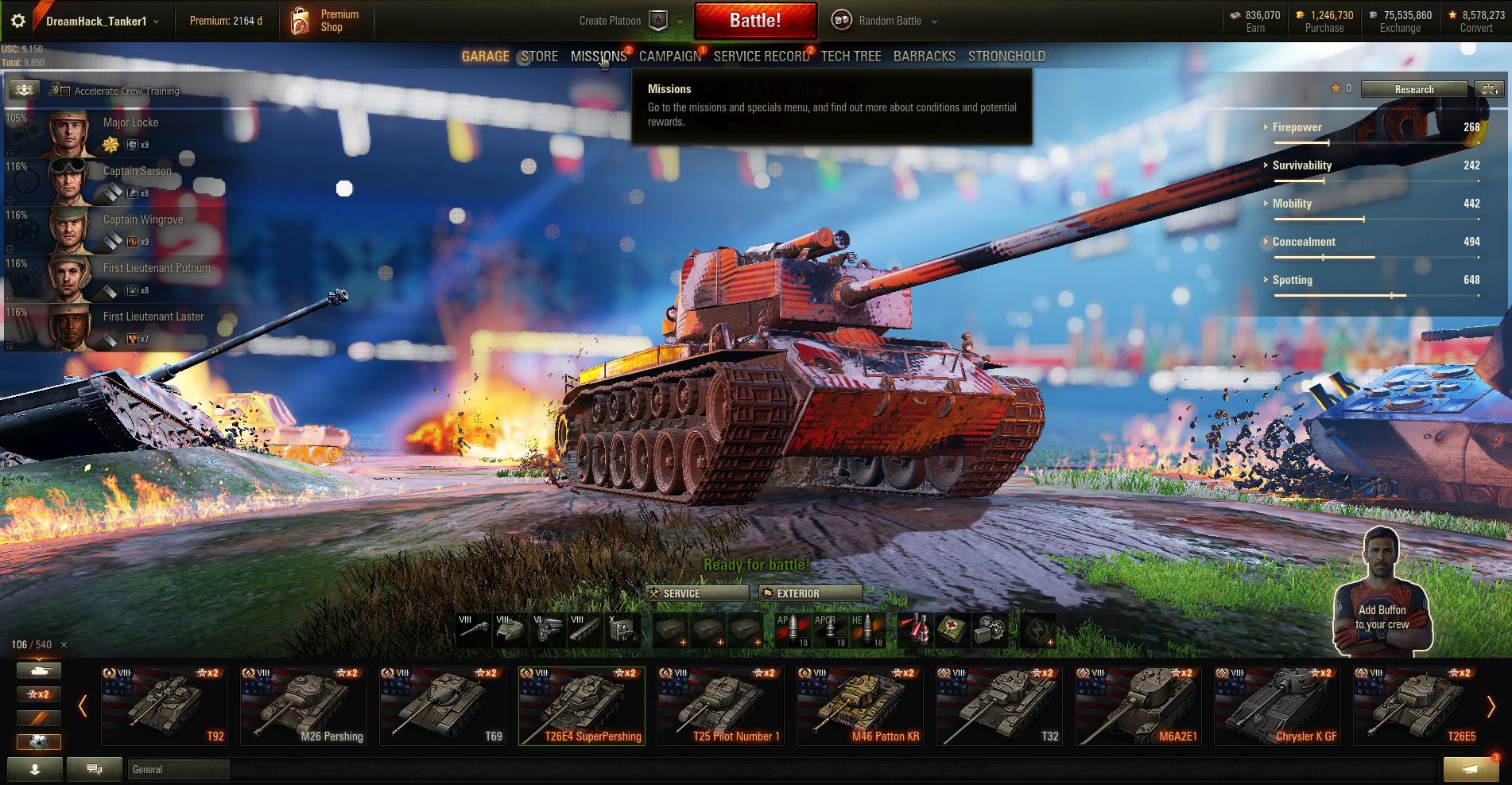Open the Exterior customization
The image size is (1512, 785).
click(x=810, y=593)
